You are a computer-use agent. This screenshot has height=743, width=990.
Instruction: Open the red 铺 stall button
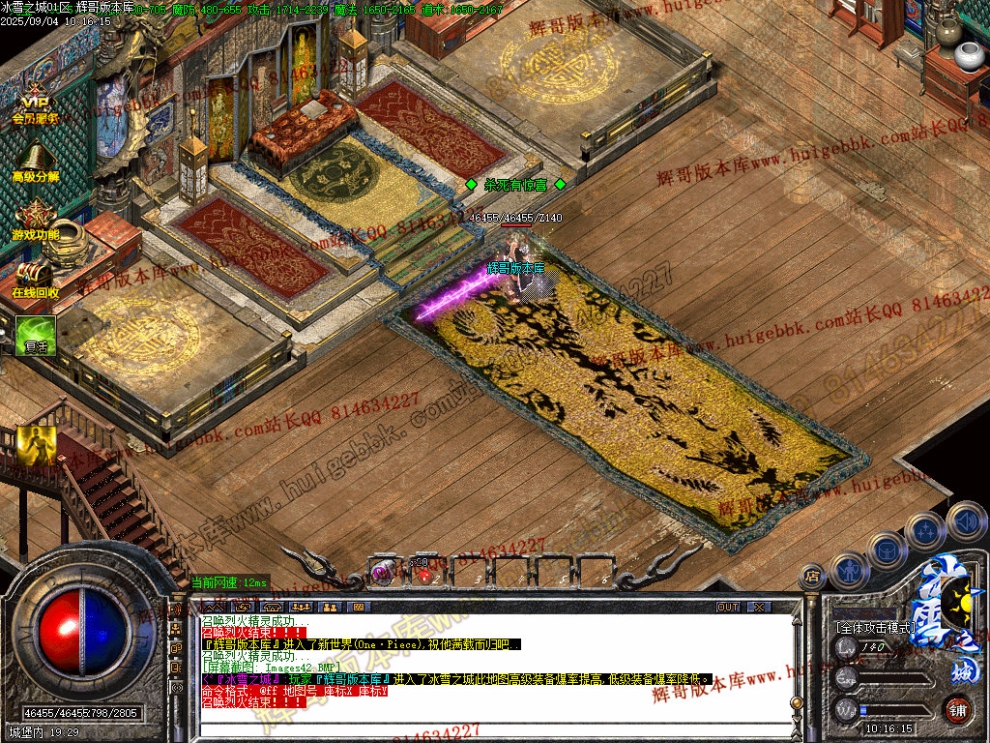click(x=958, y=711)
